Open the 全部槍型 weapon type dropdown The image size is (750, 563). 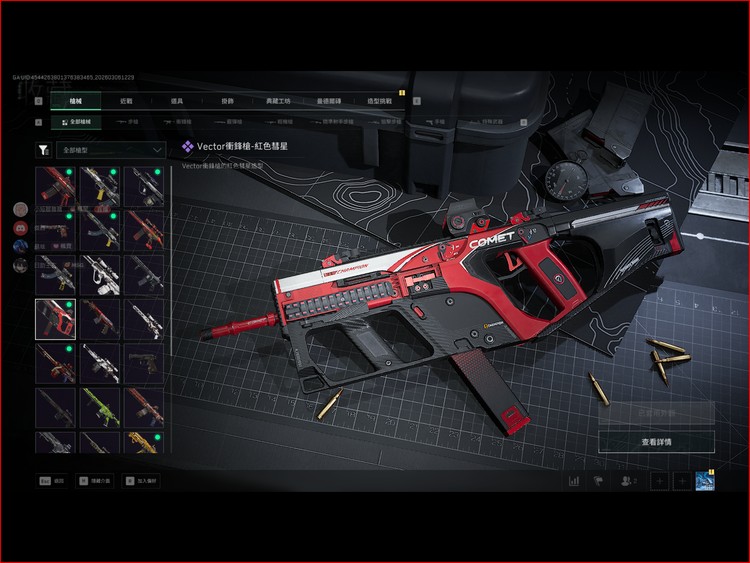point(111,150)
